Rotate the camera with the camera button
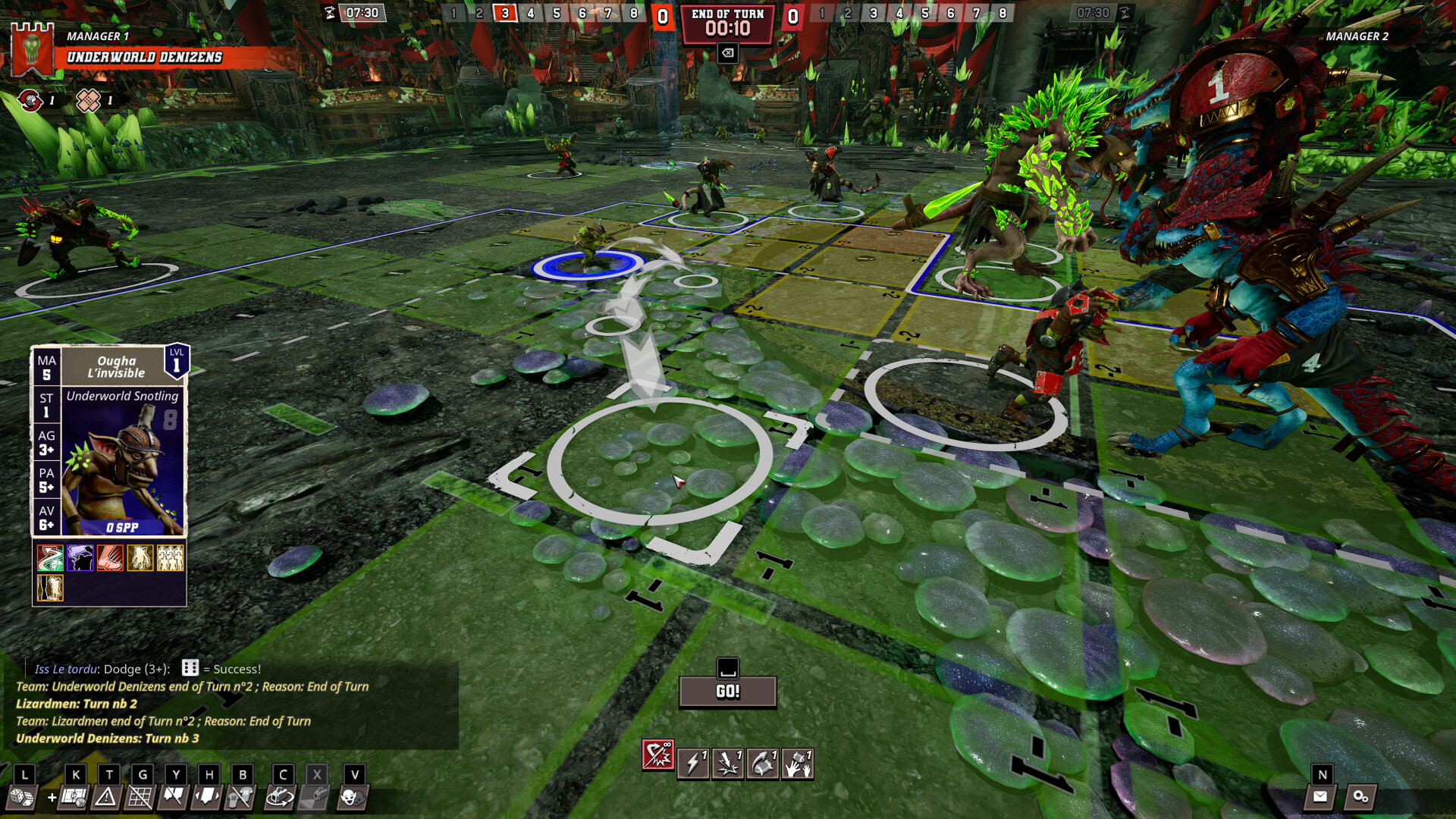 pos(281,797)
